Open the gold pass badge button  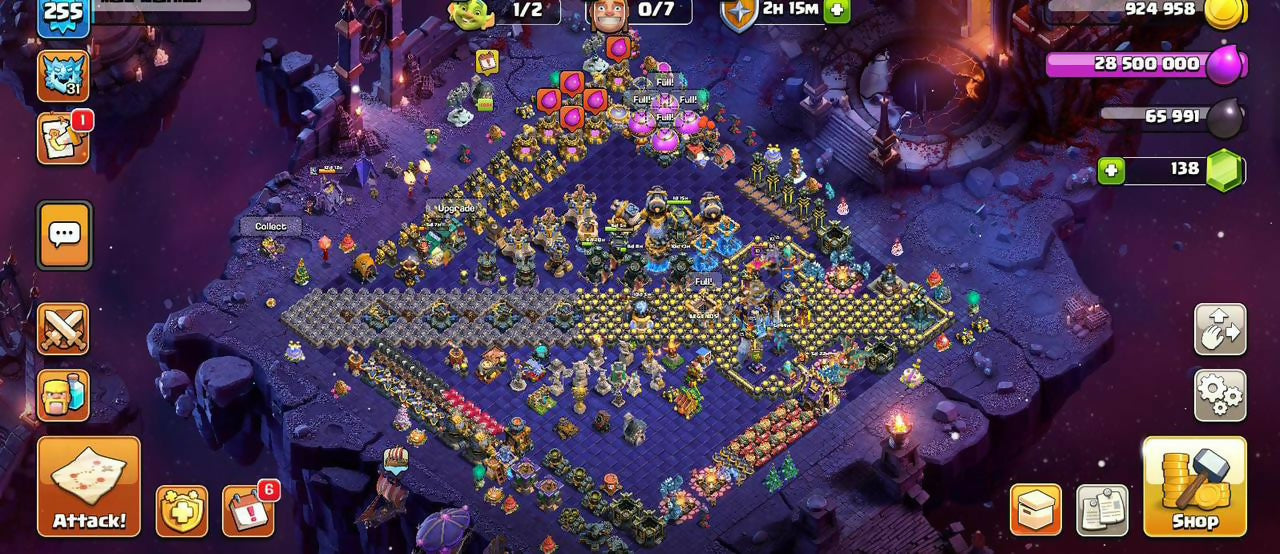click(x=182, y=511)
